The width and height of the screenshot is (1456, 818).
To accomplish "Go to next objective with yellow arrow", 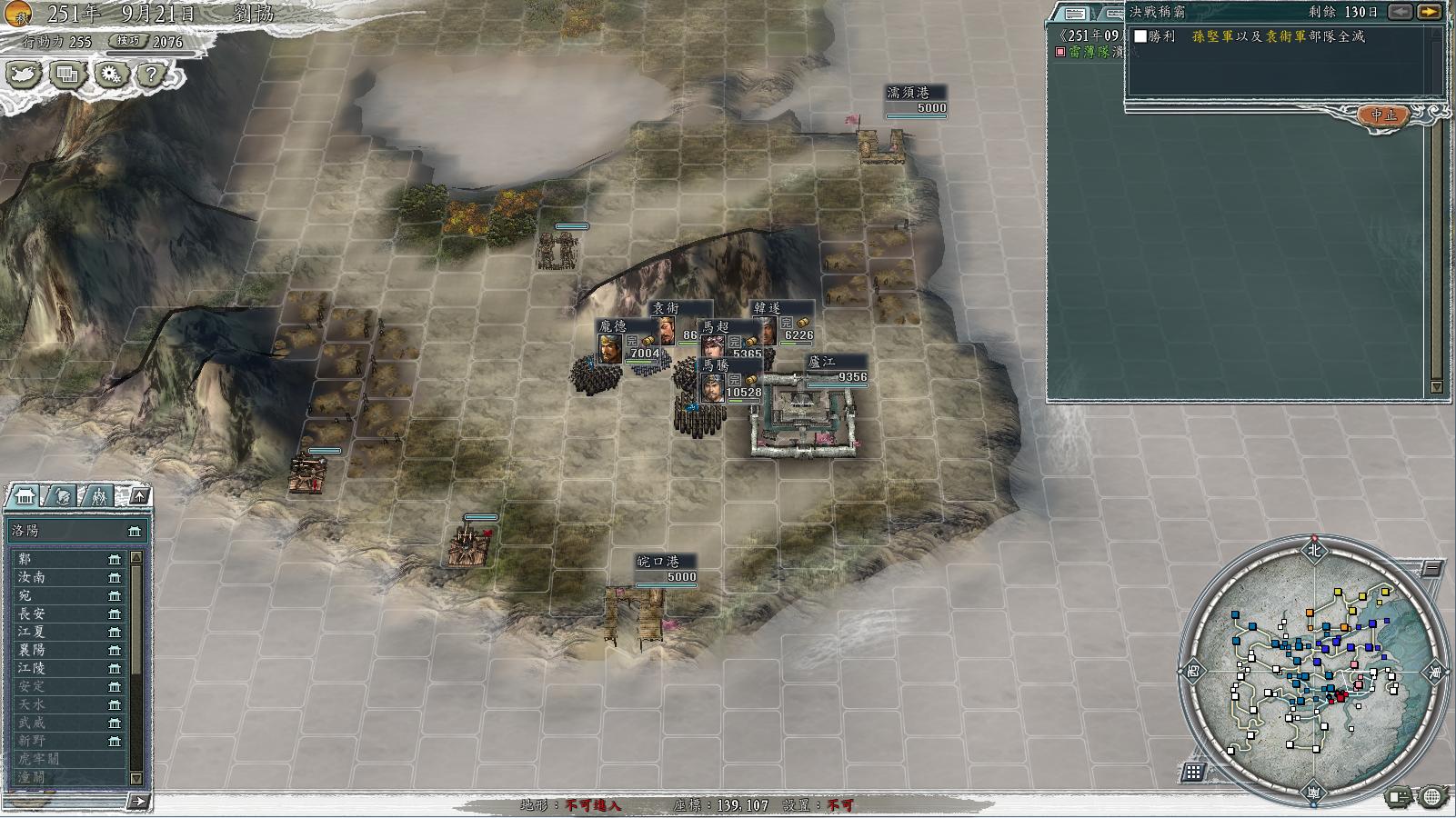I will coord(1430,12).
